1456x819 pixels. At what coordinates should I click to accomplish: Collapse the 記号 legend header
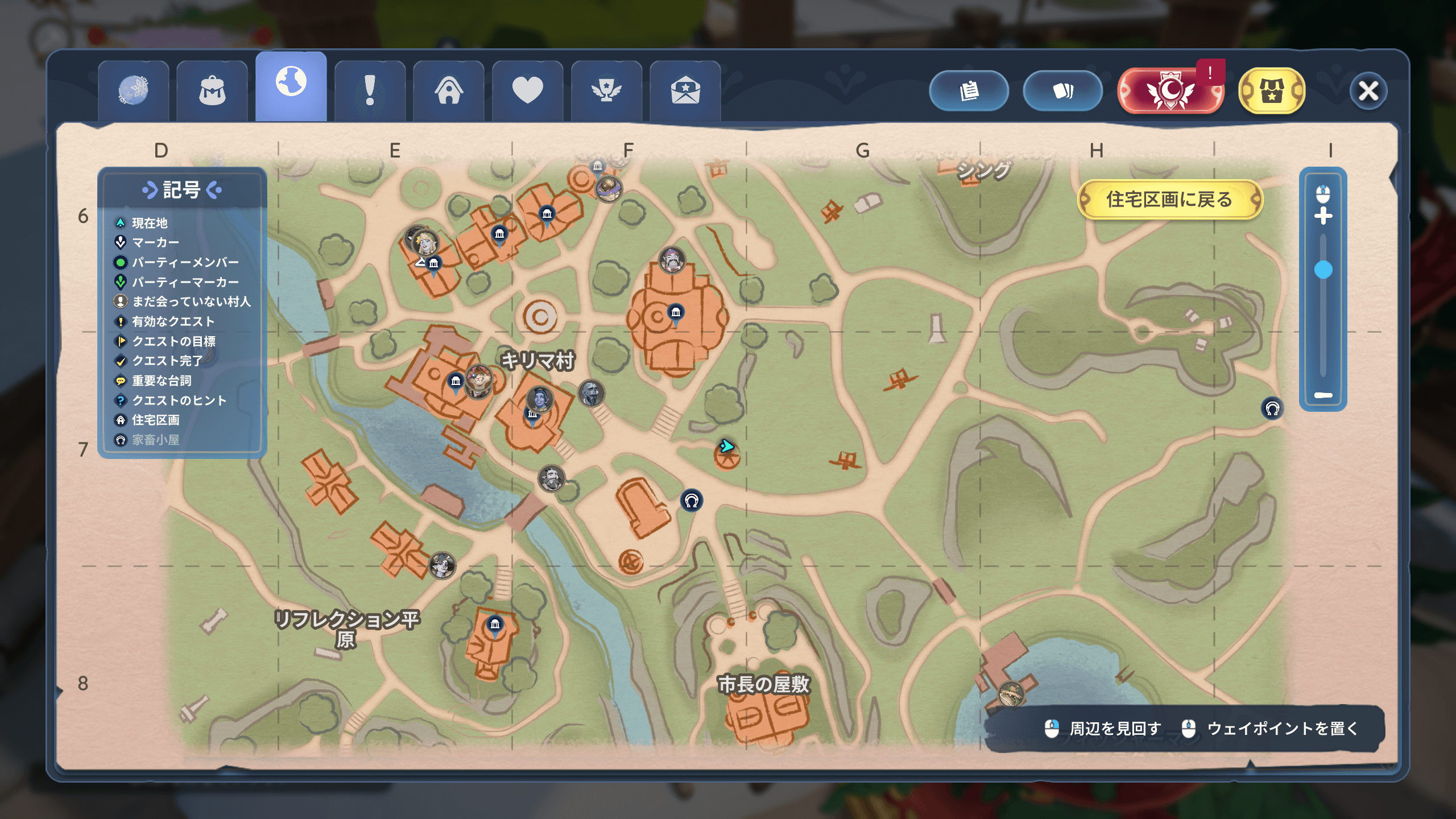point(181,190)
